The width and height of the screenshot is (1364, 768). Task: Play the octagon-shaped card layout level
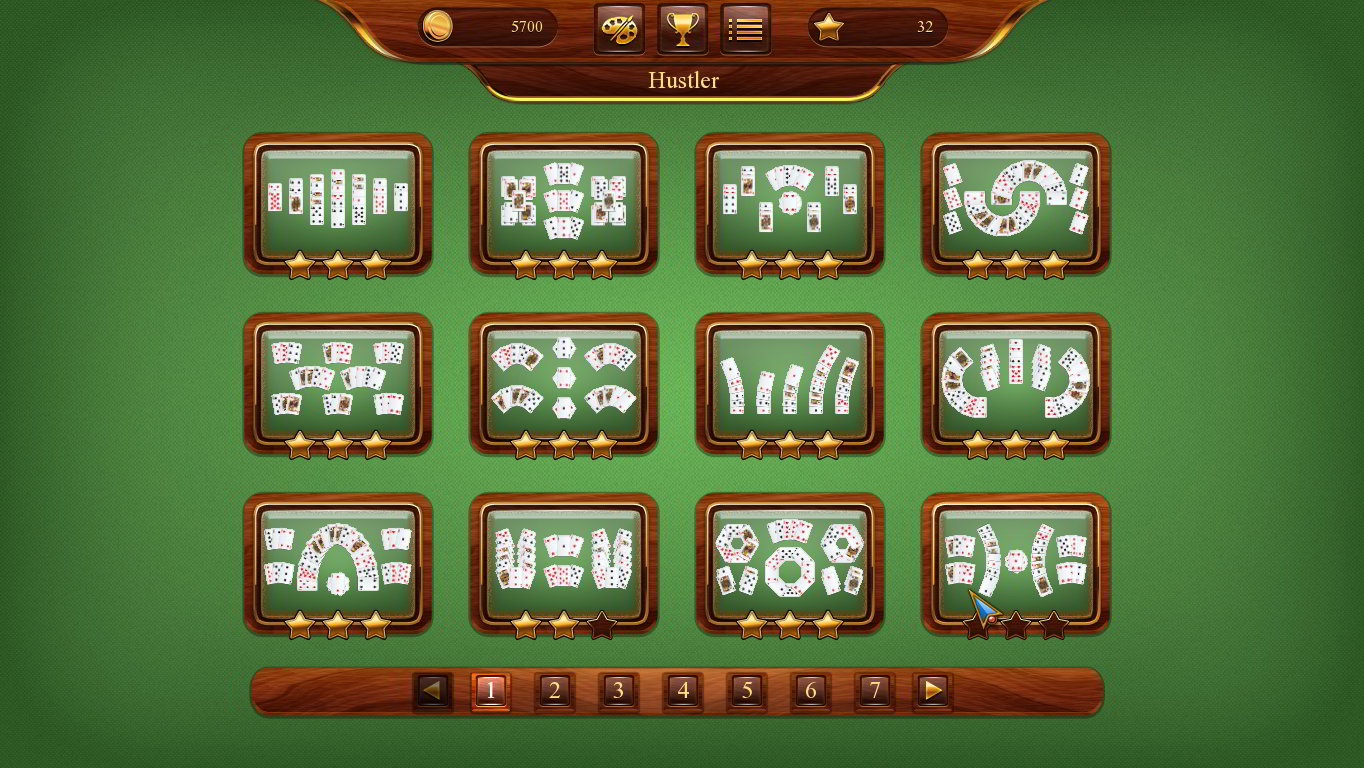pos(789,562)
